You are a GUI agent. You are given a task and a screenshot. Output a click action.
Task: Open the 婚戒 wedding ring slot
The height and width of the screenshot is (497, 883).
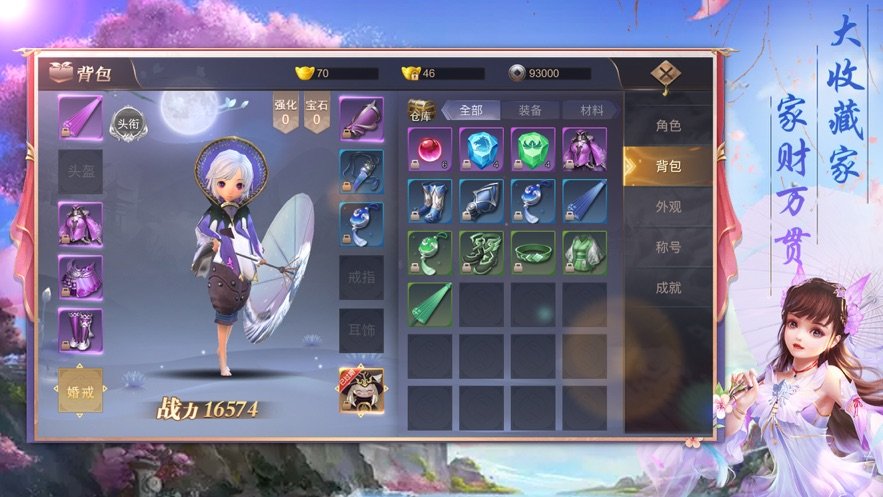pyautogui.click(x=80, y=390)
